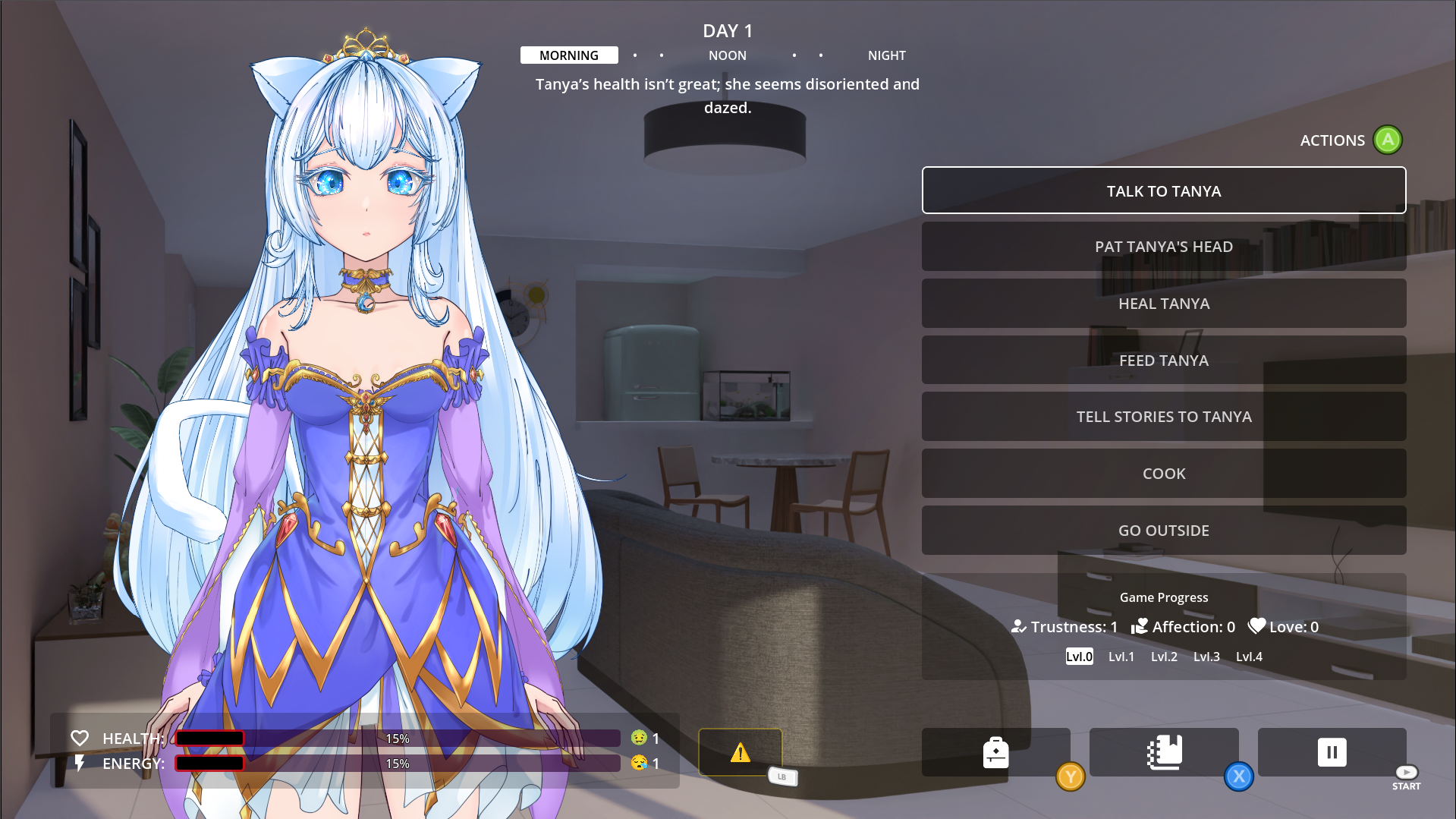
Task: Choose Pat Tanya's Head
Action: [1163, 247]
